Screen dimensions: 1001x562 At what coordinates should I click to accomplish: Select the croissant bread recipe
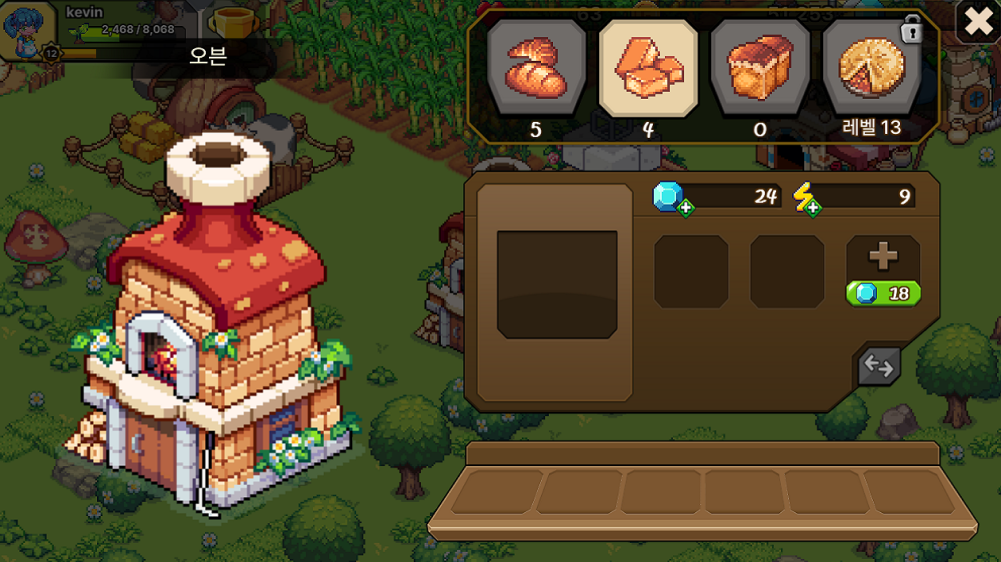tap(536, 68)
